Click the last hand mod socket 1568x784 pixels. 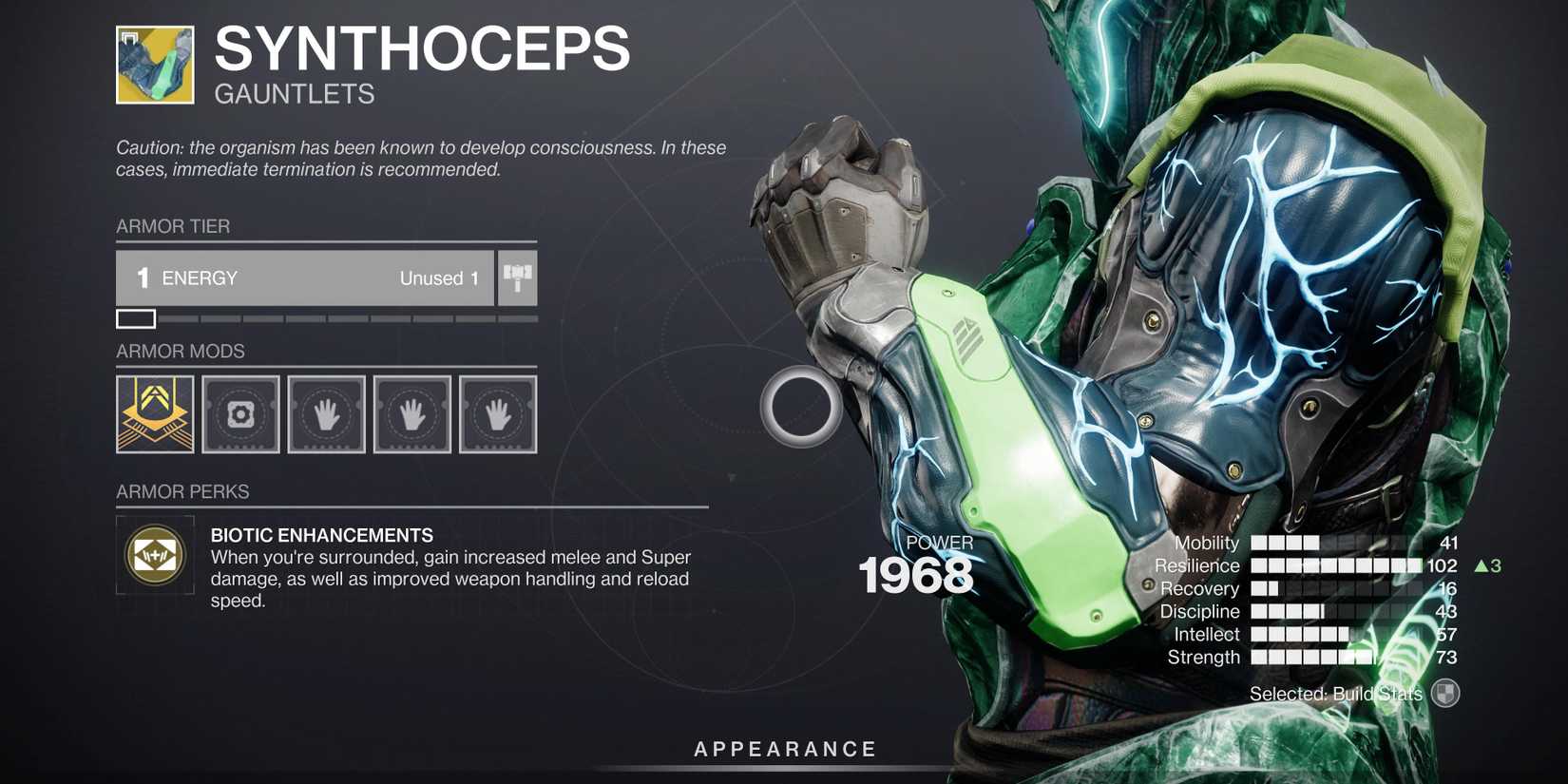[497, 413]
